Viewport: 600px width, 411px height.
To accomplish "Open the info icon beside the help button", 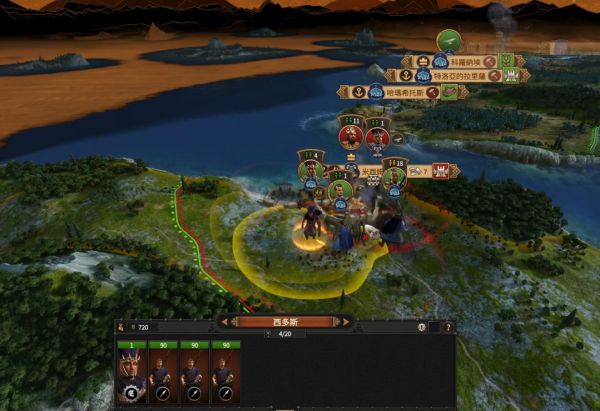I will tap(422, 327).
